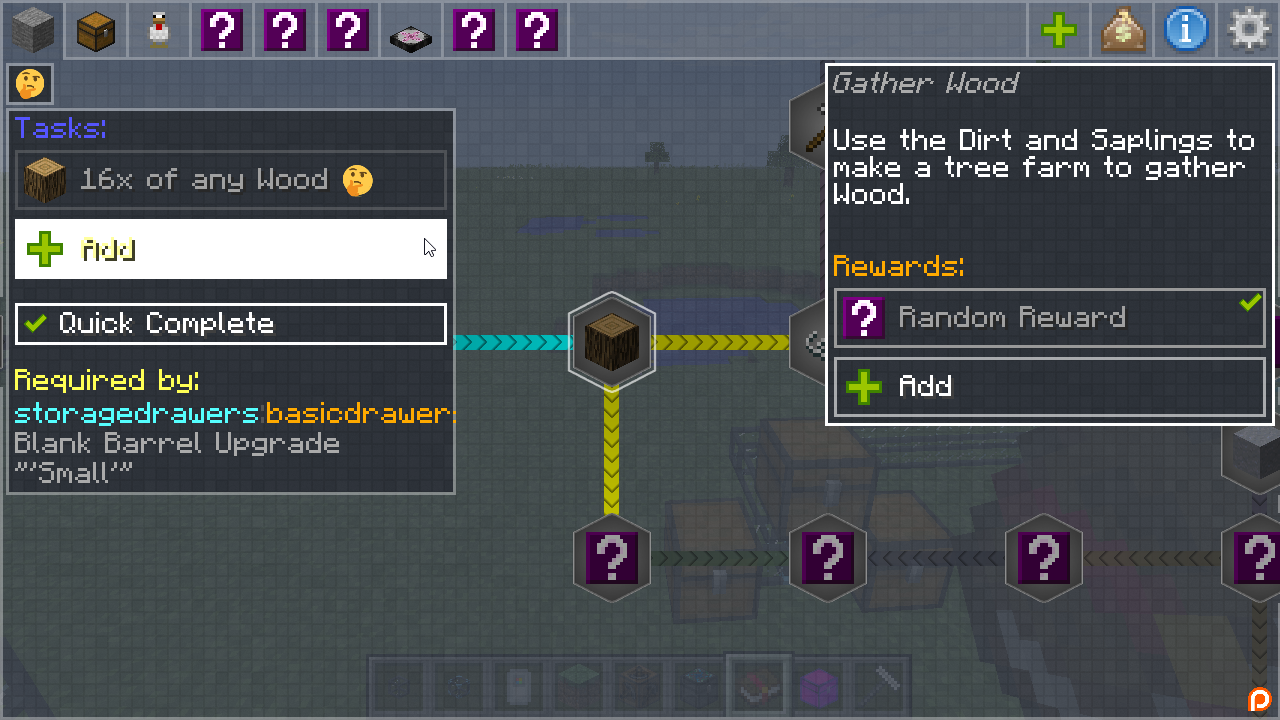Viewport: 1280px width, 720px height.
Task: Show the blue info button panel
Action: [1185, 31]
